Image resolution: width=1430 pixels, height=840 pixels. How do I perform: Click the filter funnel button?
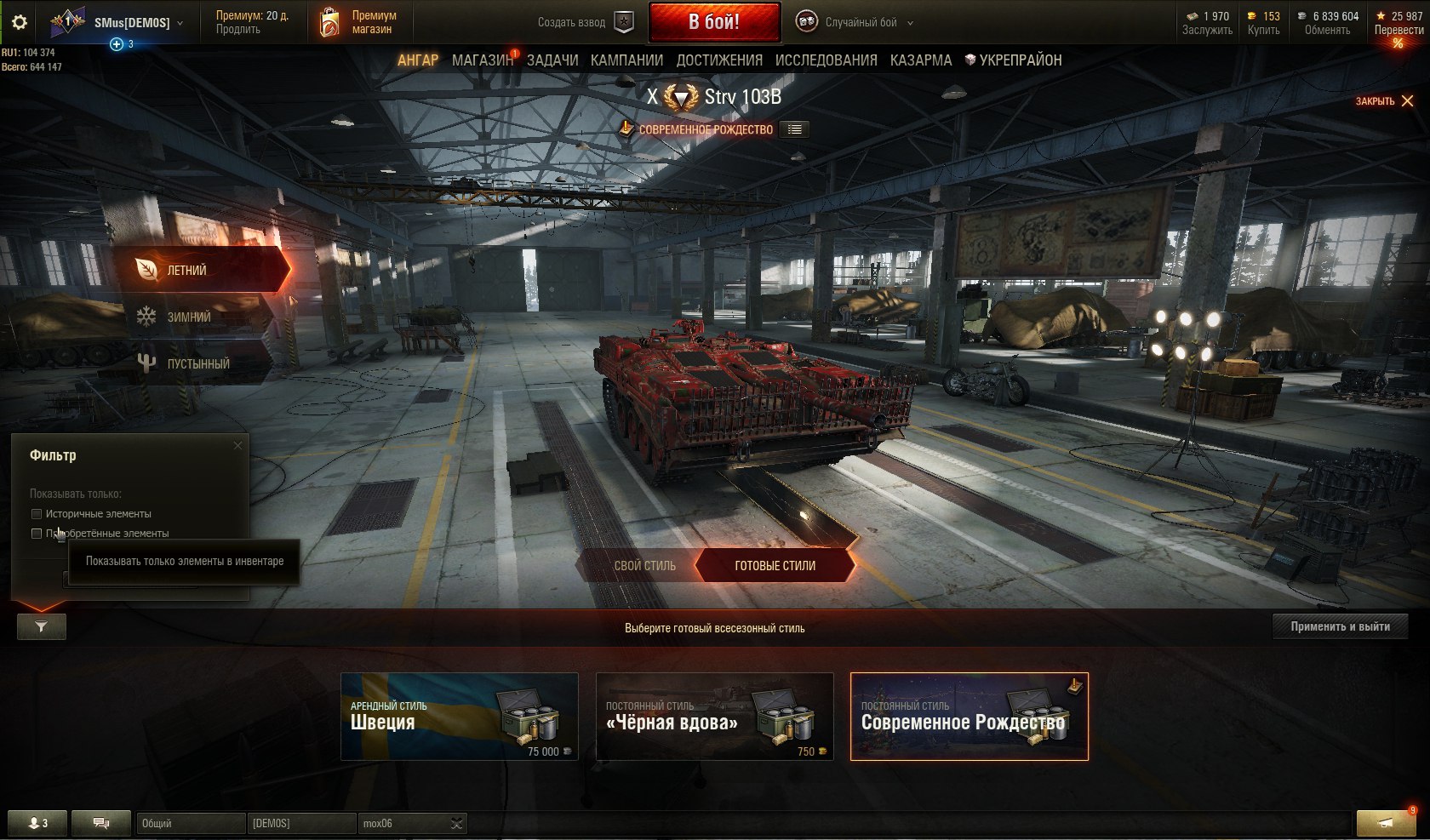point(41,626)
